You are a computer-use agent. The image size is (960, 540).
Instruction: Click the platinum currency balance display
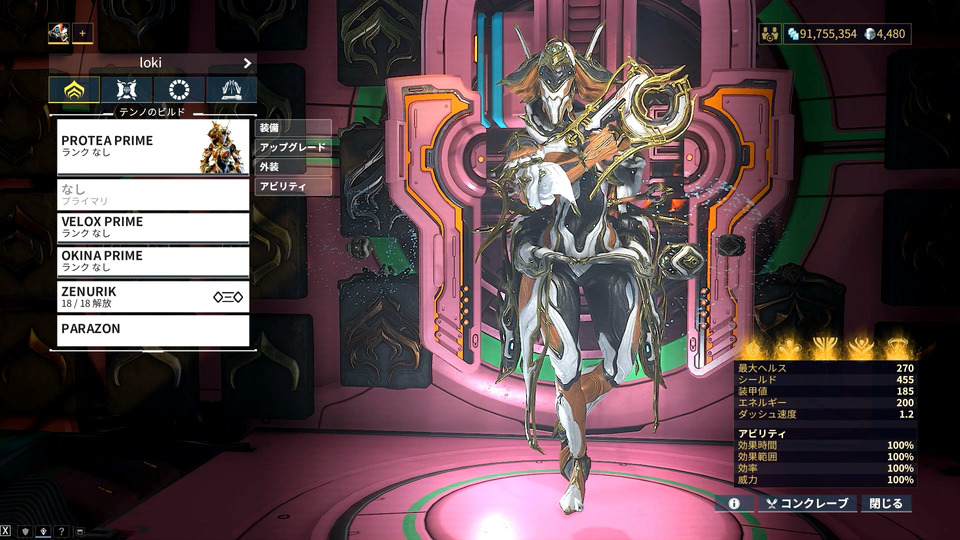[885, 34]
